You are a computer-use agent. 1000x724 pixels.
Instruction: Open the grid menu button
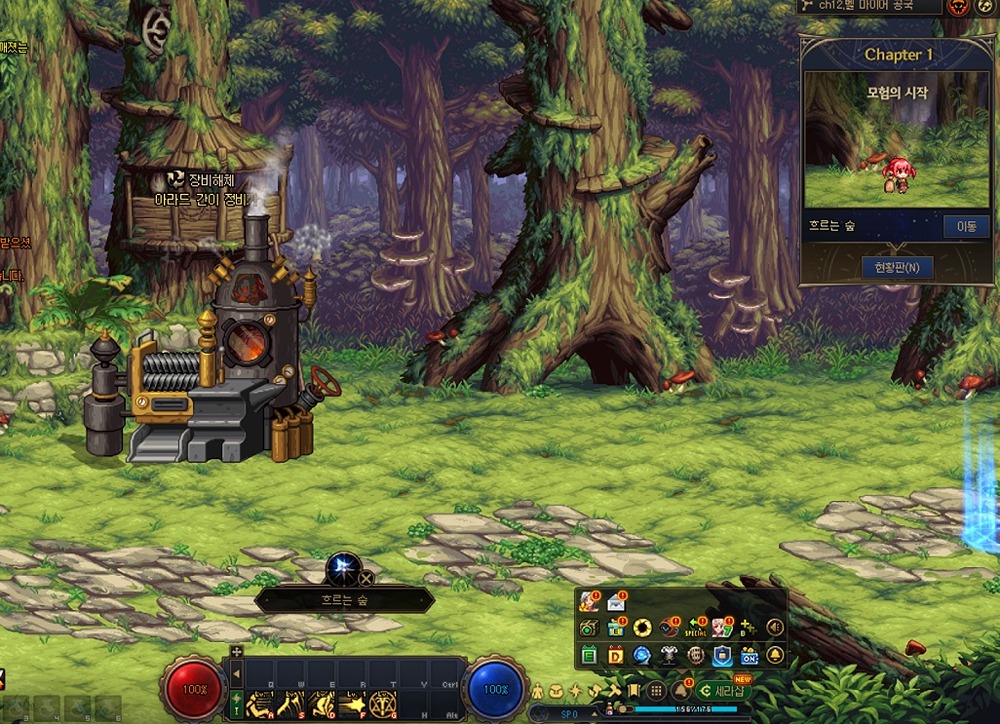656,691
